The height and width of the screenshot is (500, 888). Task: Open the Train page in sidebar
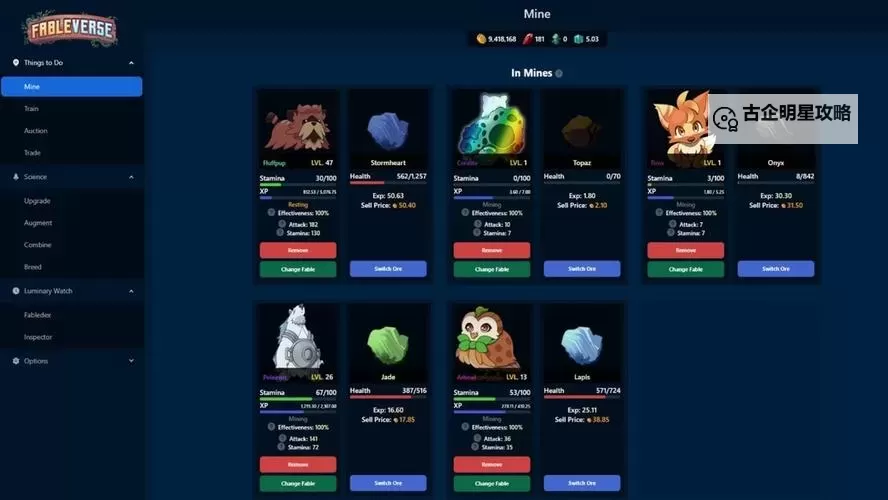point(32,108)
